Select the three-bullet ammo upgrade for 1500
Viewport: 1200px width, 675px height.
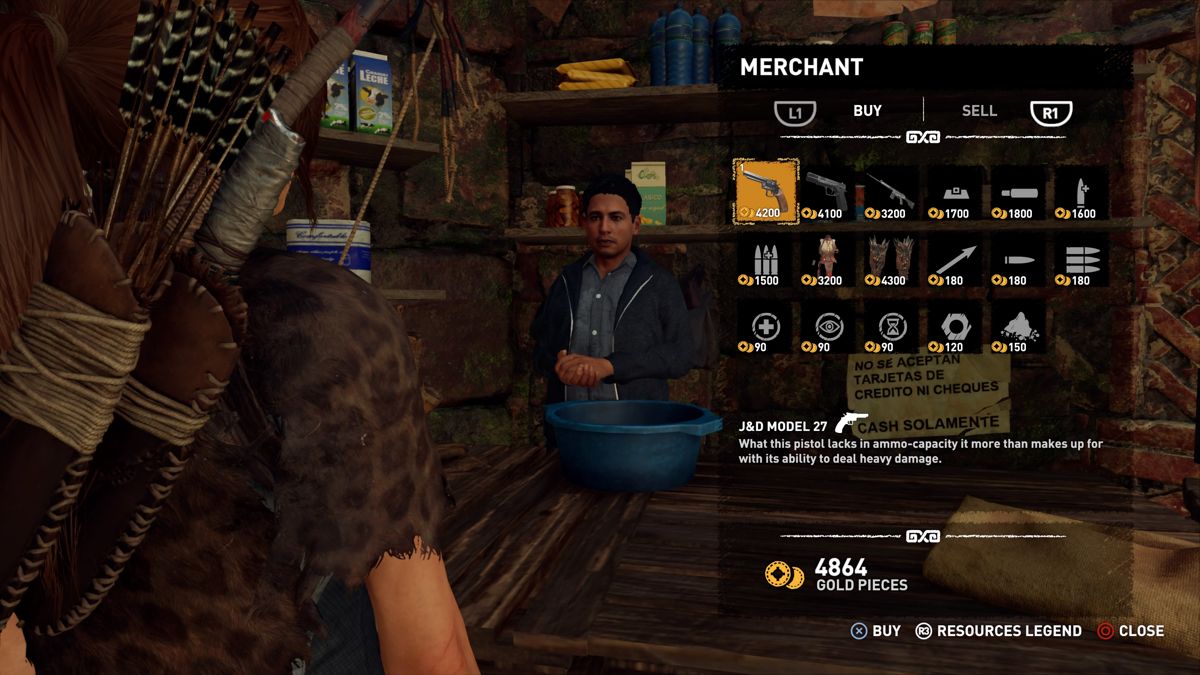[x=764, y=260]
